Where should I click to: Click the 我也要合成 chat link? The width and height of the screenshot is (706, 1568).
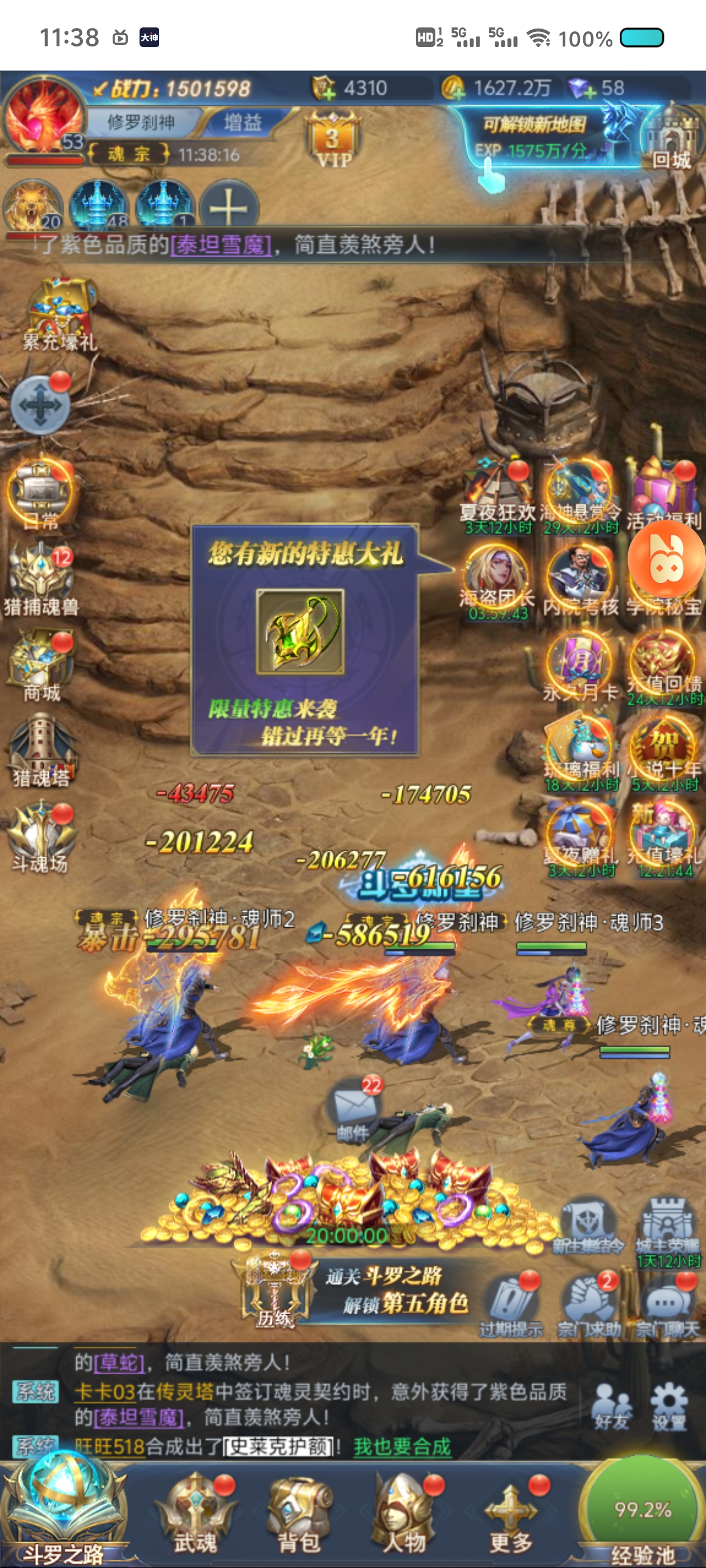[402, 1446]
